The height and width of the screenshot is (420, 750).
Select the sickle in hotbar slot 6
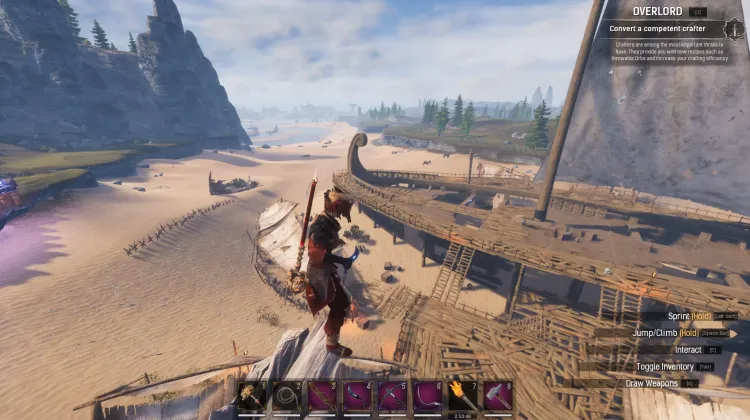point(427,396)
